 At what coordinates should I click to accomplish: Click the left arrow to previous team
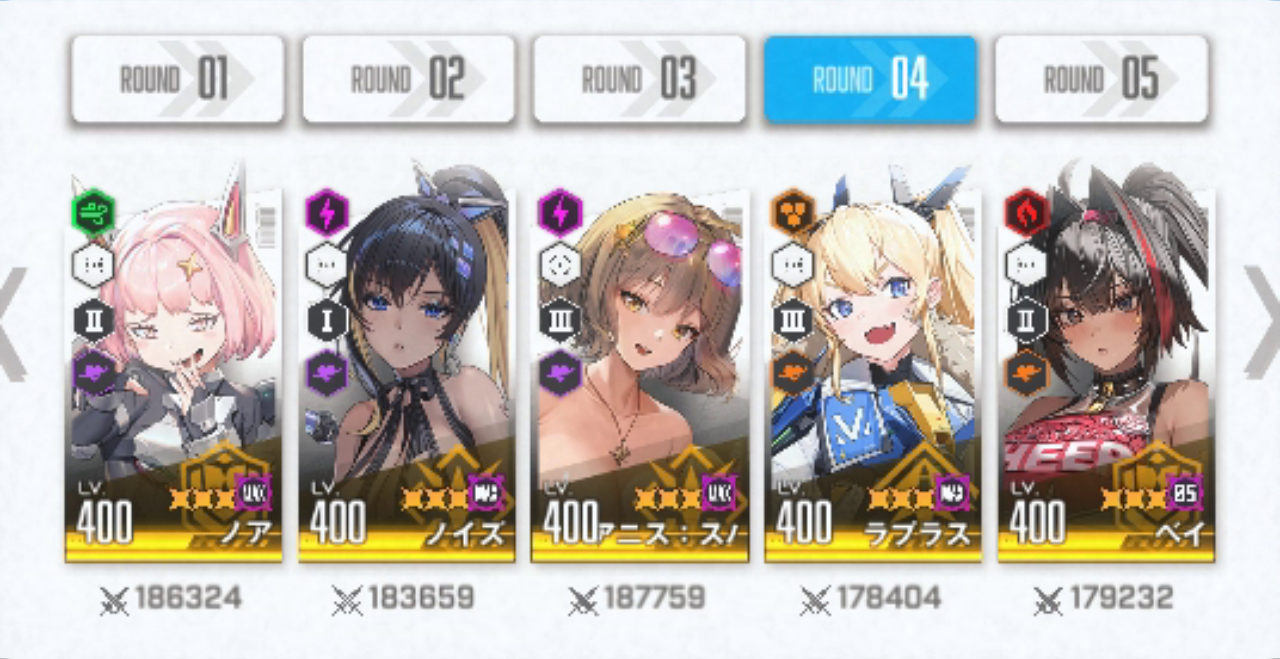[12, 322]
